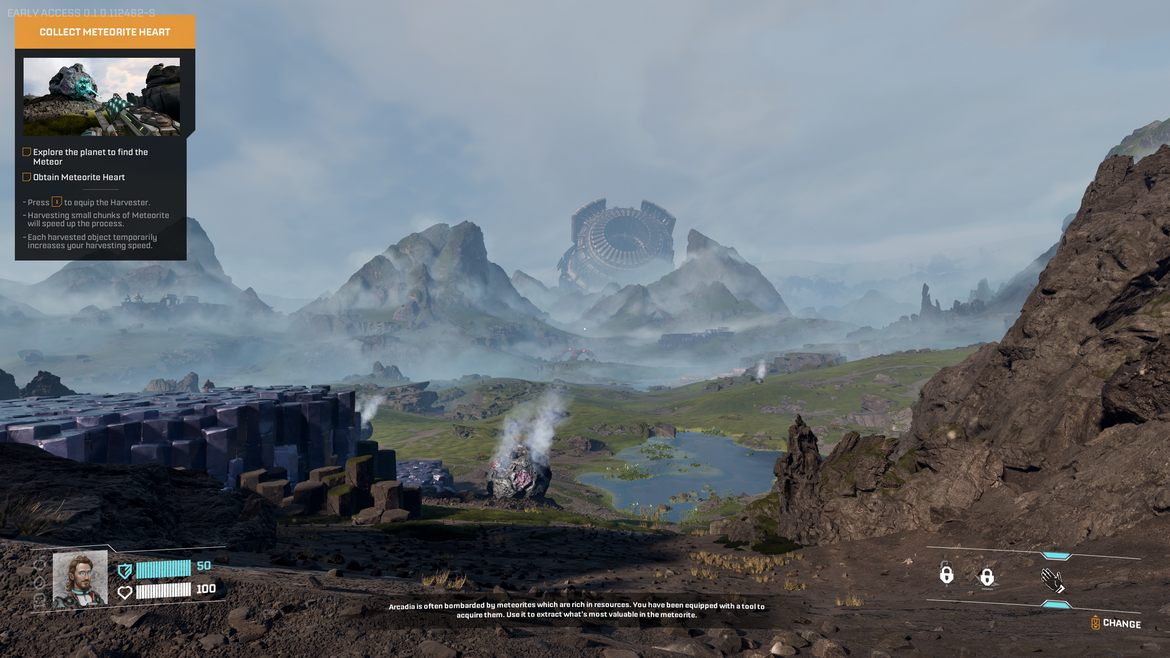Open the meteorite harvesting preview image
Viewport: 1170px width, 658px height.
click(x=102, y=96)
